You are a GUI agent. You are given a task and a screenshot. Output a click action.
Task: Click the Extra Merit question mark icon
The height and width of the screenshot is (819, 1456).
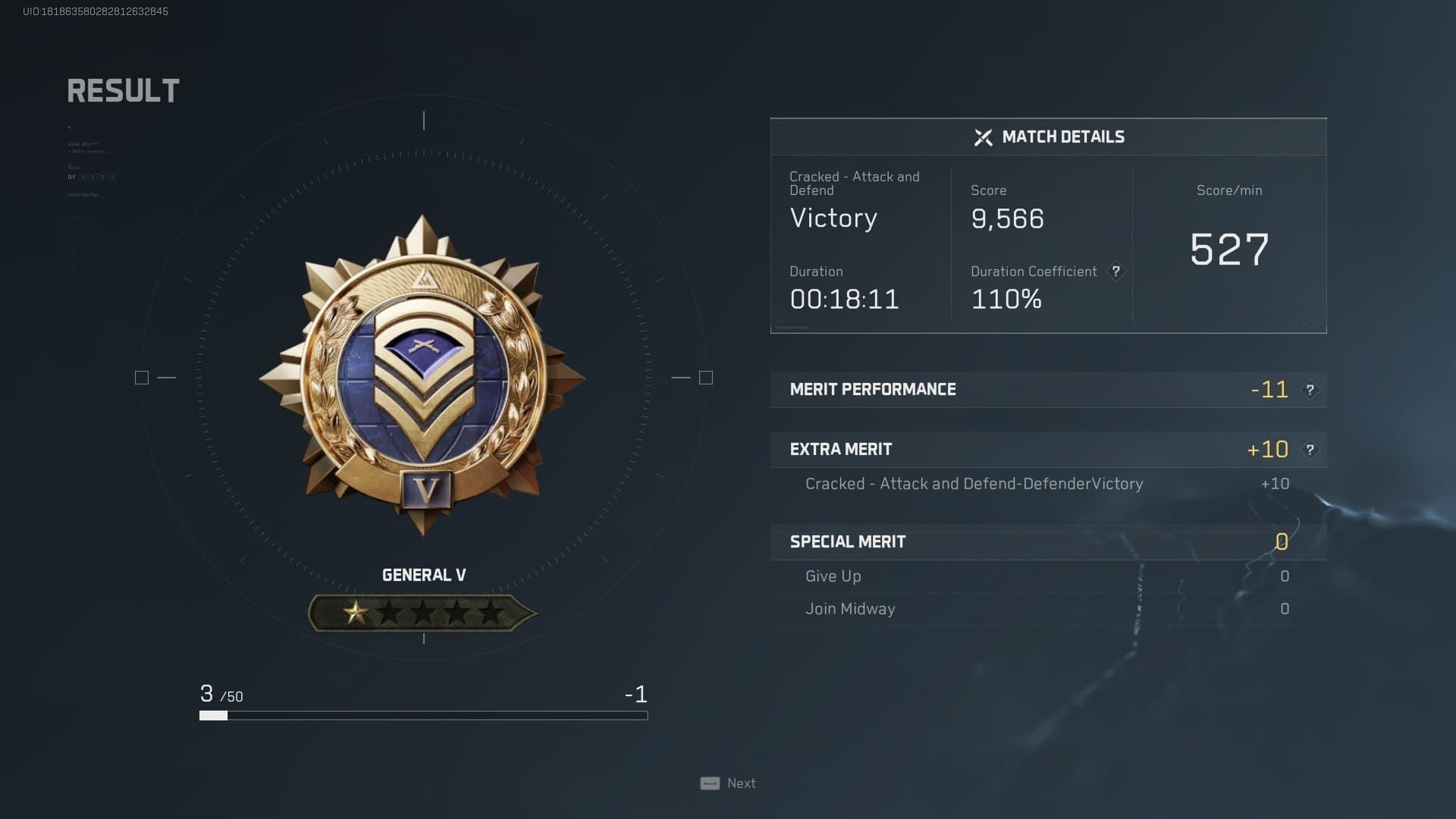point(1310,449)
